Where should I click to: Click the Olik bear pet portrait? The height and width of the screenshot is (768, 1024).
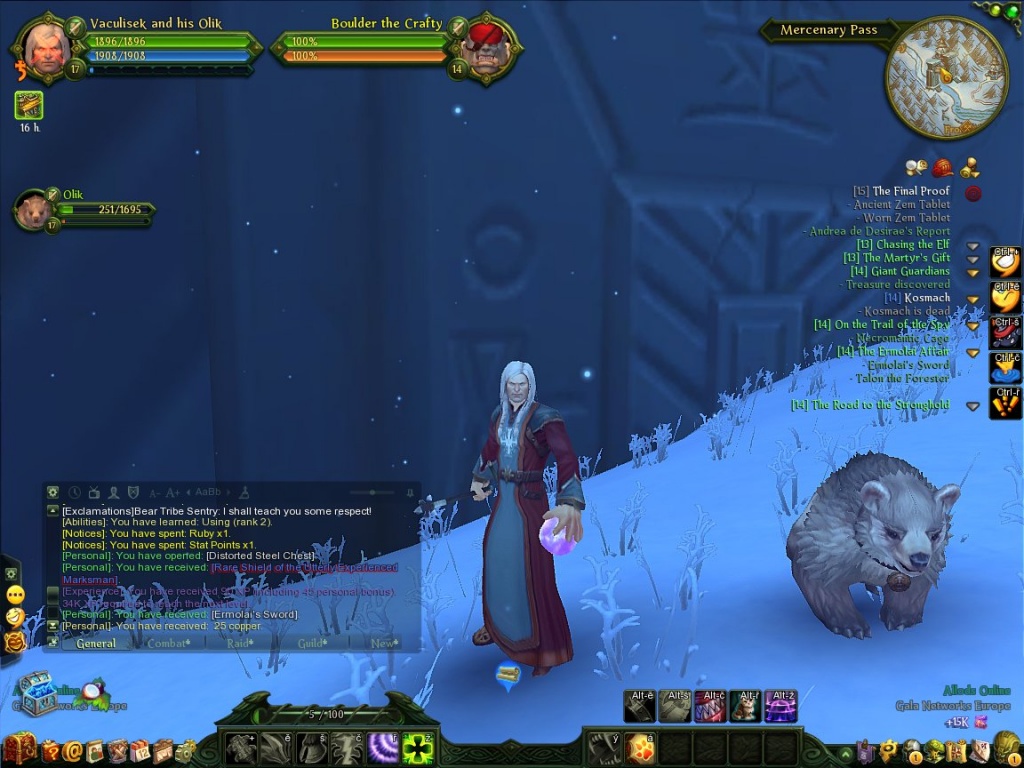click(x=34, y=211)
